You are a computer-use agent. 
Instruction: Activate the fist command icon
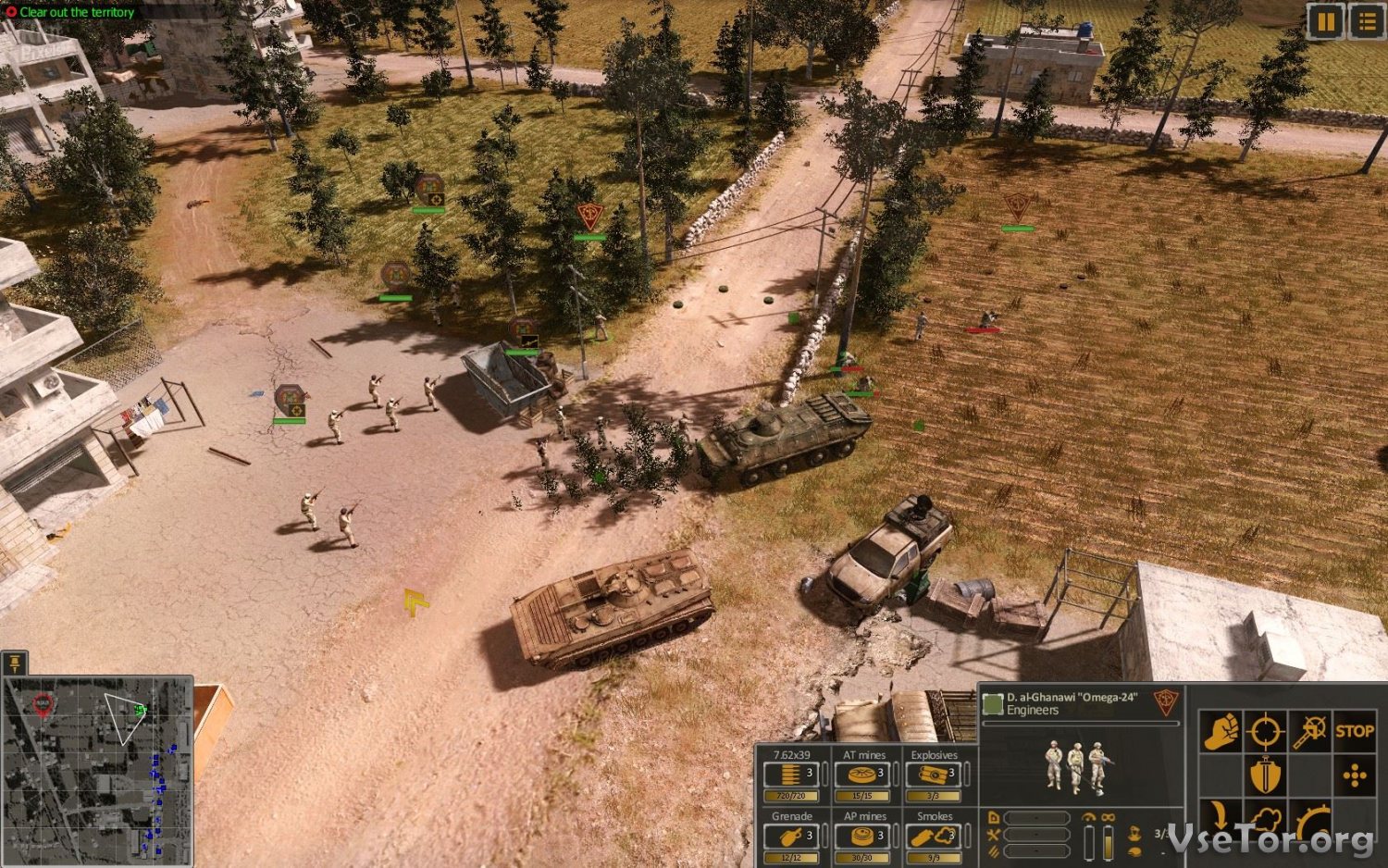[1221, 732]
